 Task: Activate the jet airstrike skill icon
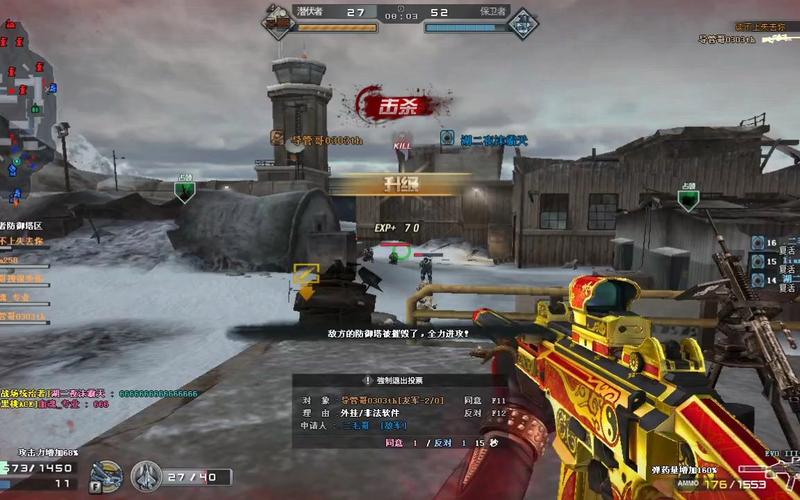(x=146, y=475)
